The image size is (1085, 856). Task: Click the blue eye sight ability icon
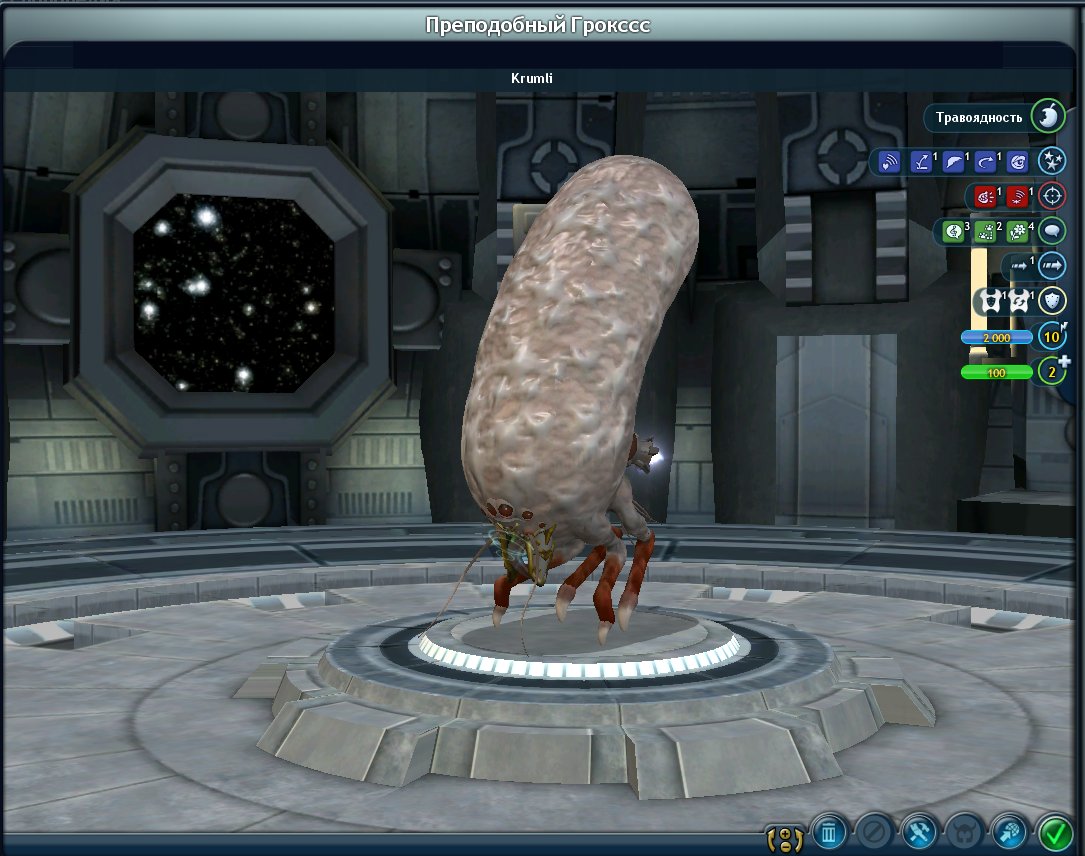(x=1018, y=161)
